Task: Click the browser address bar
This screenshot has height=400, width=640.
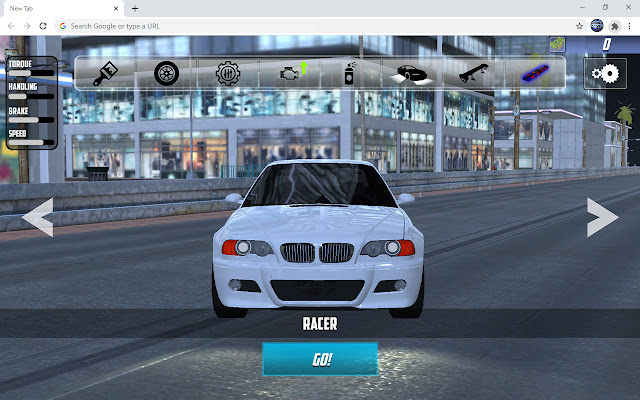Action: [300, 25]
